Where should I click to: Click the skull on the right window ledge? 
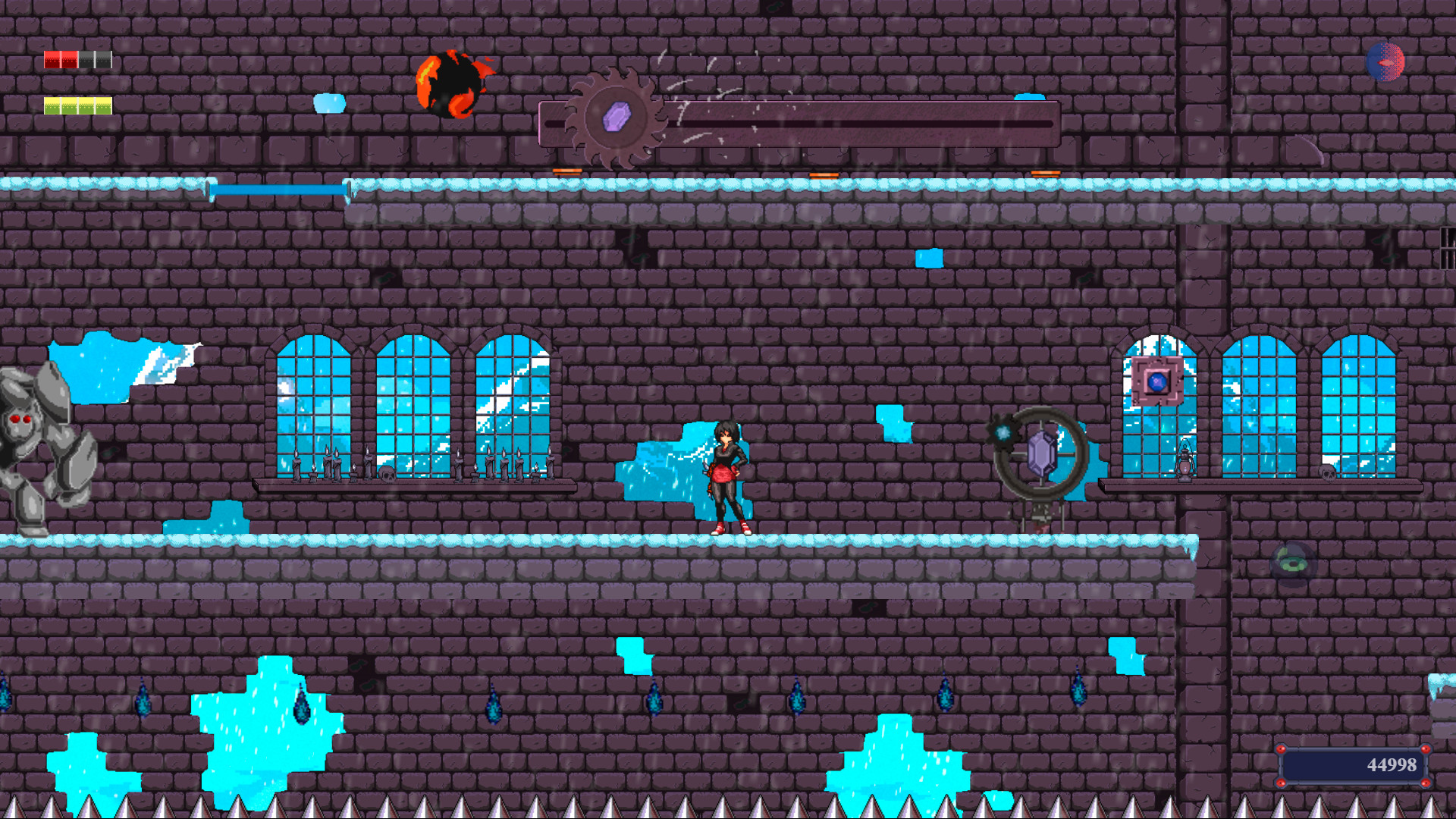click(x=1328, y=473)
